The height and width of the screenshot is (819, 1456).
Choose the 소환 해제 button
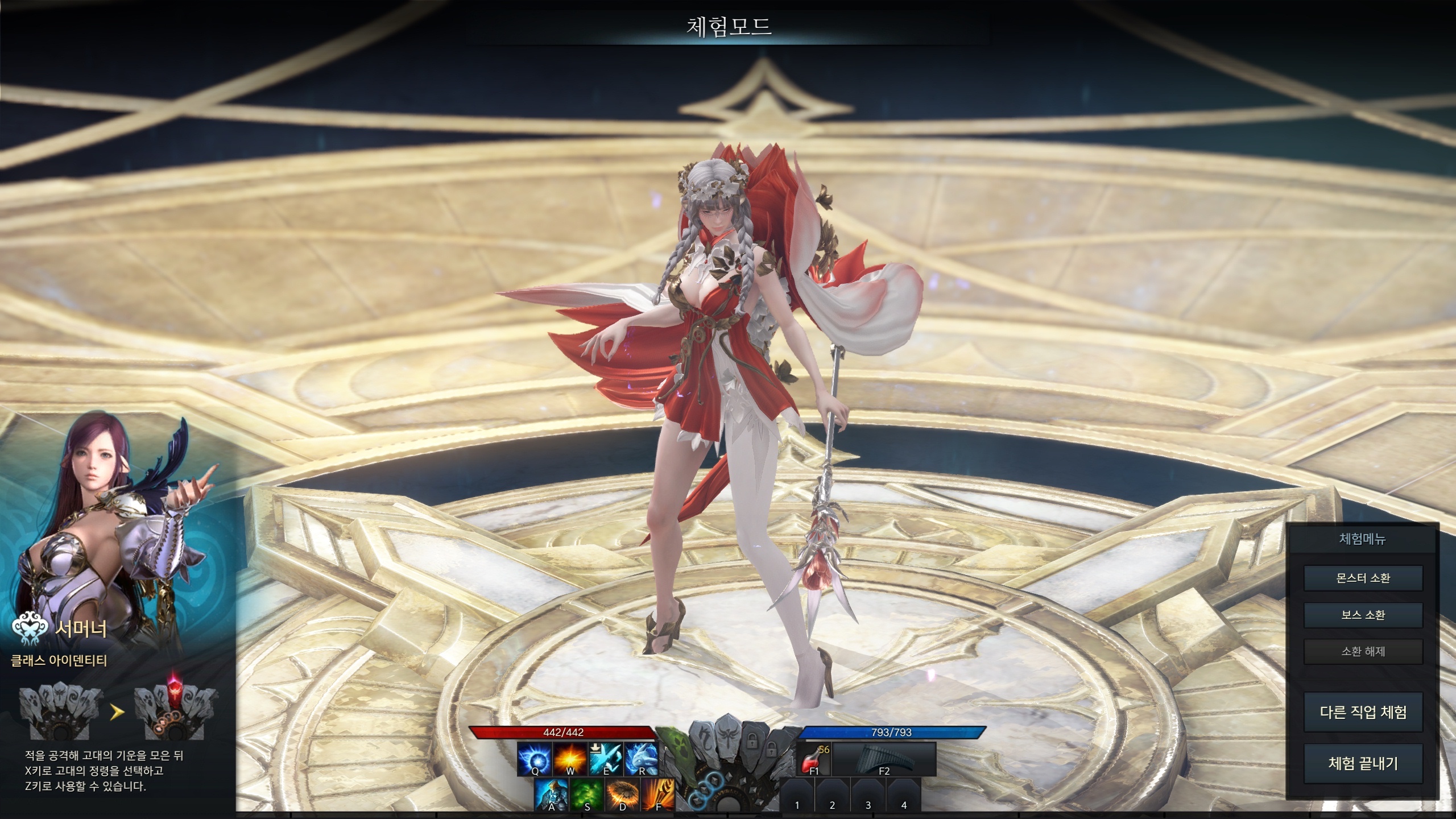pos(1363,651)
